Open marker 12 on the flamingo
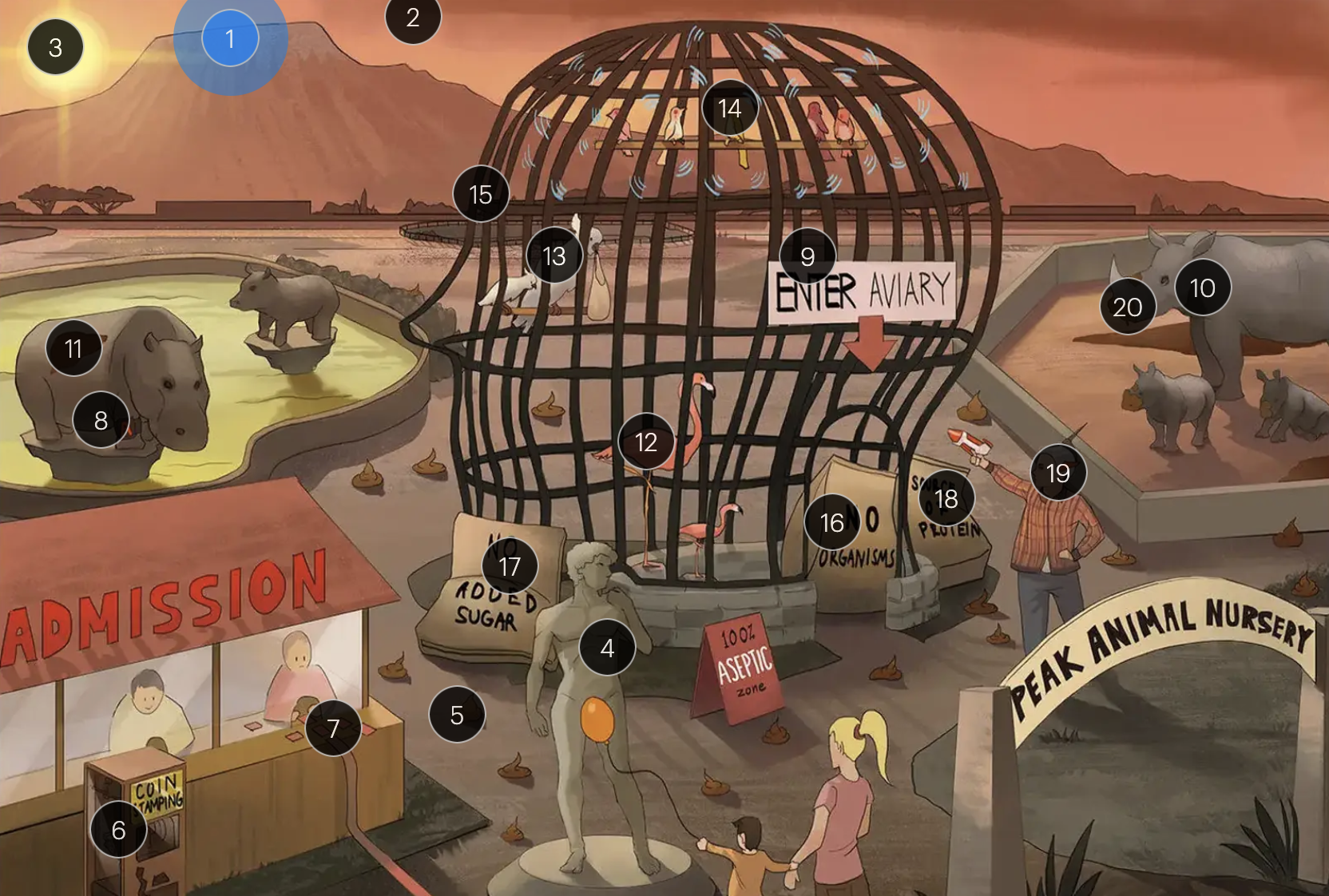Image resolution: width=1329 pixels, height=896 pixels. click(645, 442)
